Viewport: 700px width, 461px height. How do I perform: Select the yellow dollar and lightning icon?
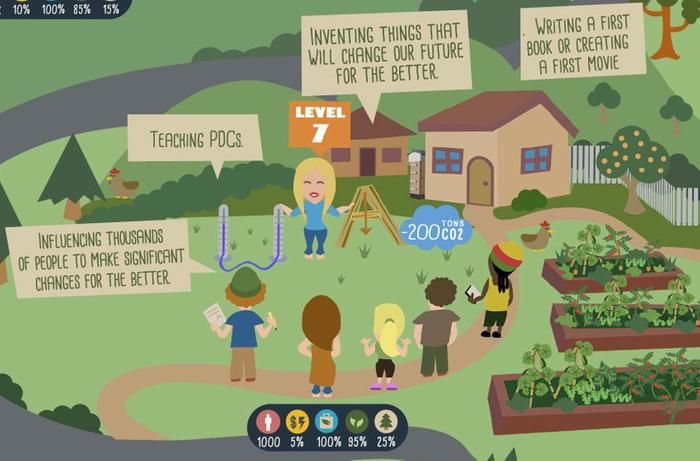[x=297, y=421]
